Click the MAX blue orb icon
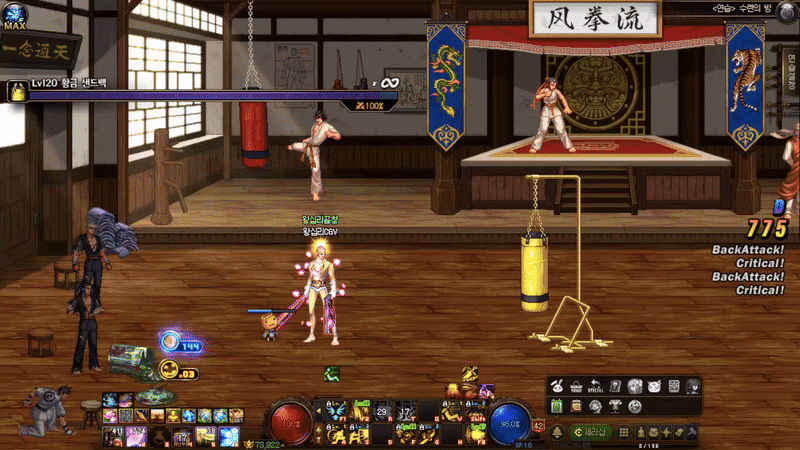The height and width of the screenshot is (450, 800). click(x=15, y=24)
